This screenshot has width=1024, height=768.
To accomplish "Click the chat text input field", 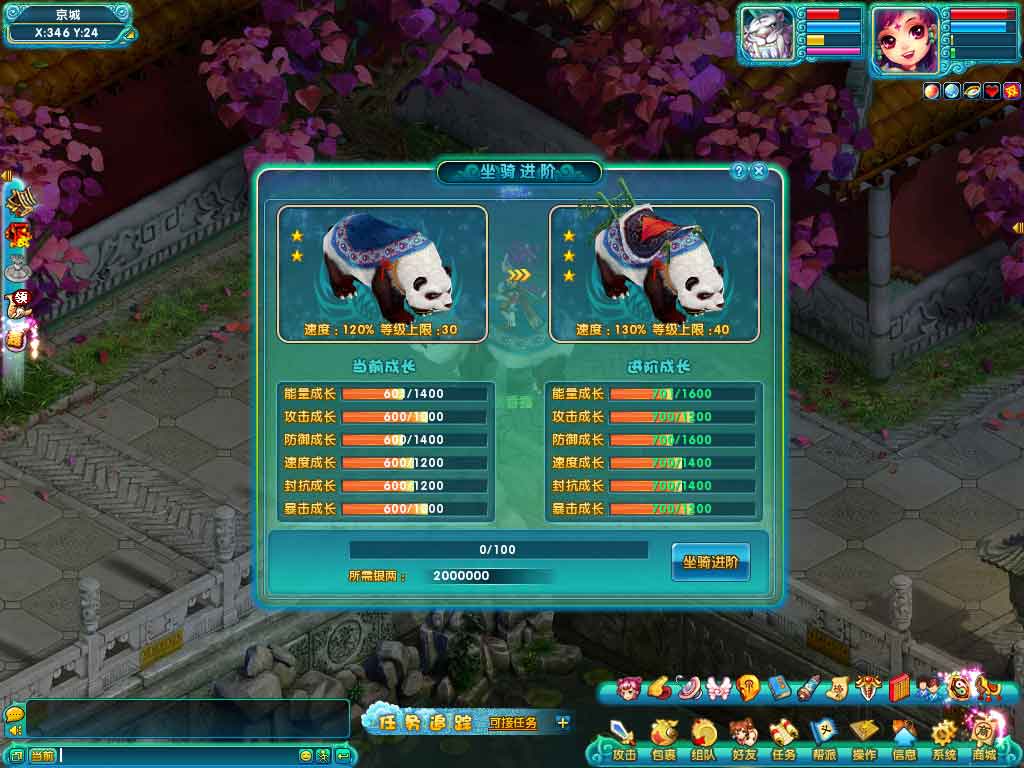I will (178, 755).
